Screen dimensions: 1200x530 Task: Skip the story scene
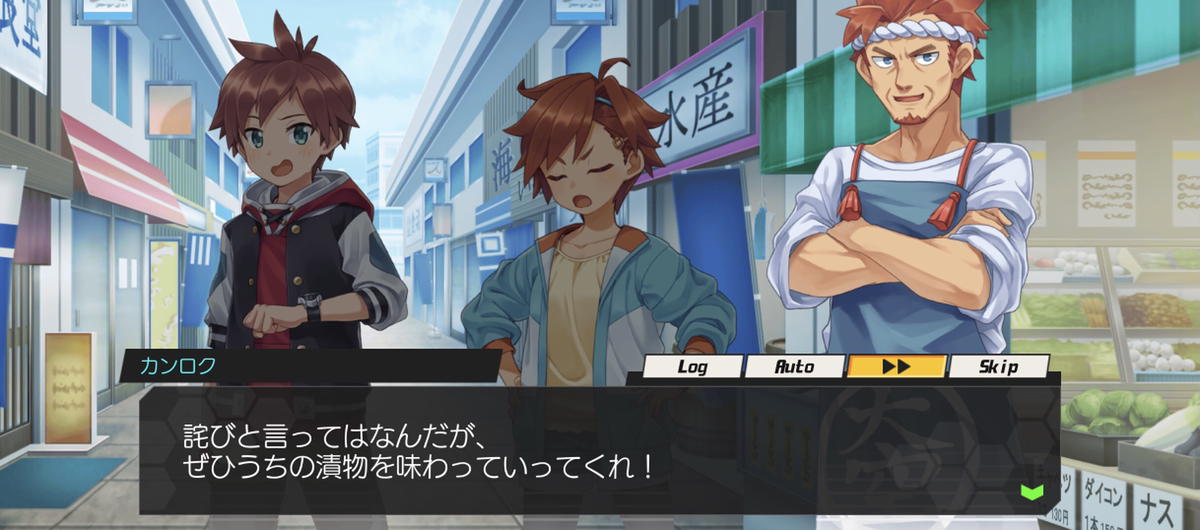tap(998, 367)
